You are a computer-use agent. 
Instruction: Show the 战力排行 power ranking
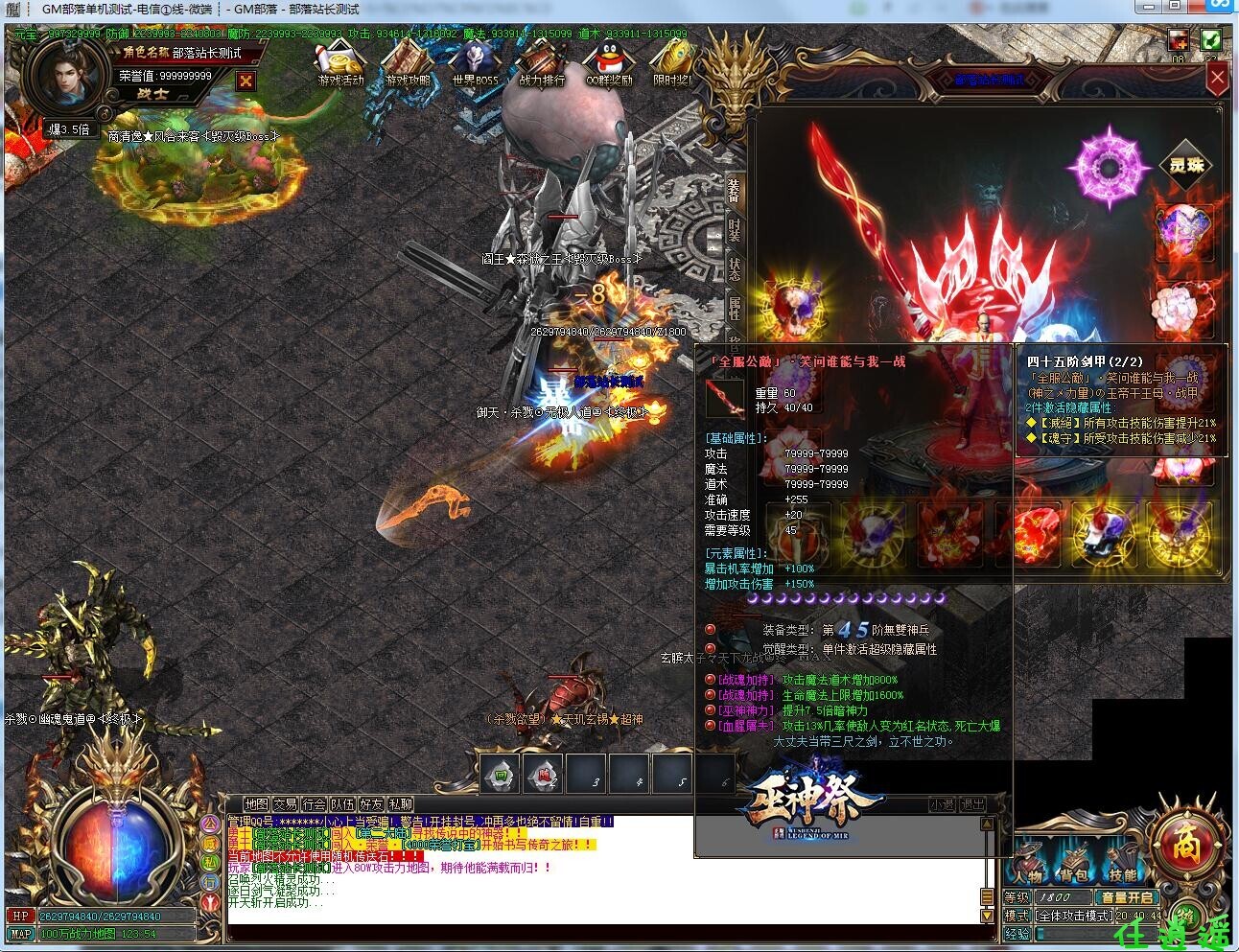tap(542, 65)
